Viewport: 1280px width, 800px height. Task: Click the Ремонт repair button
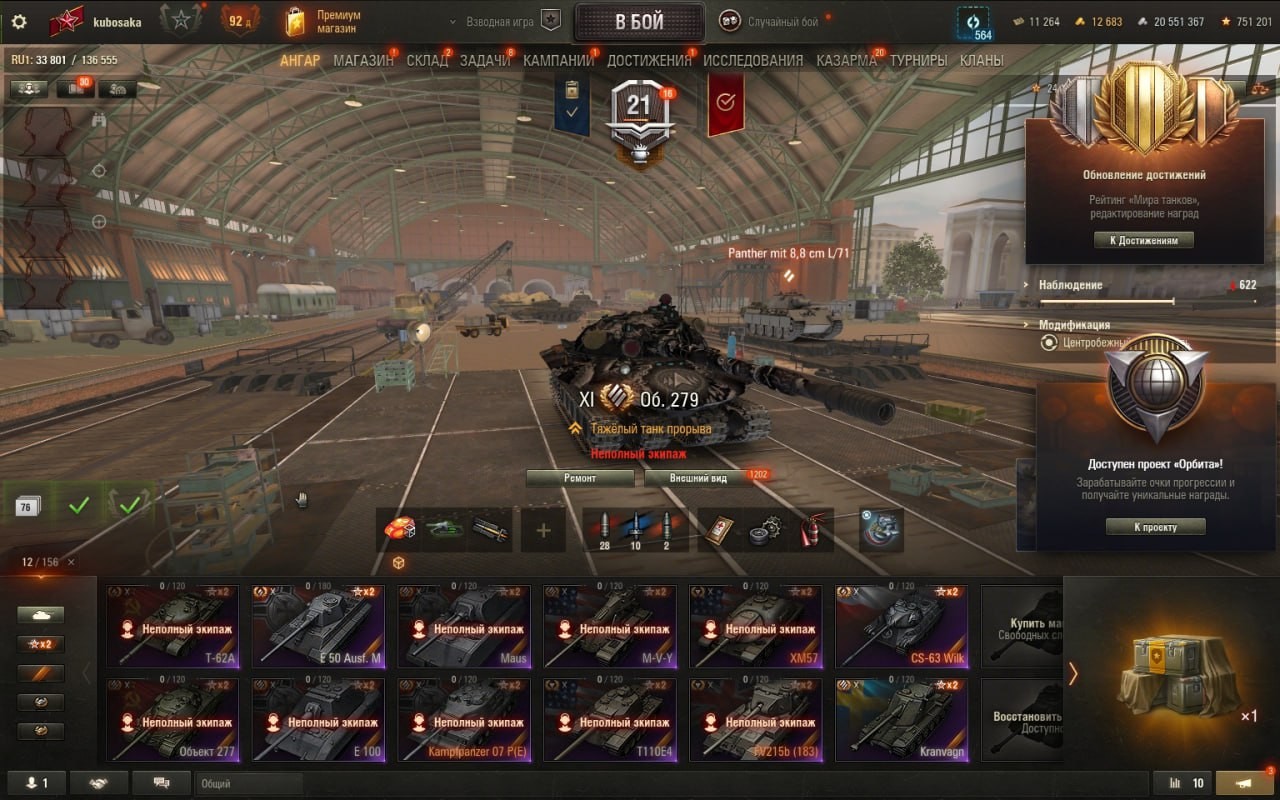(580, 478)
